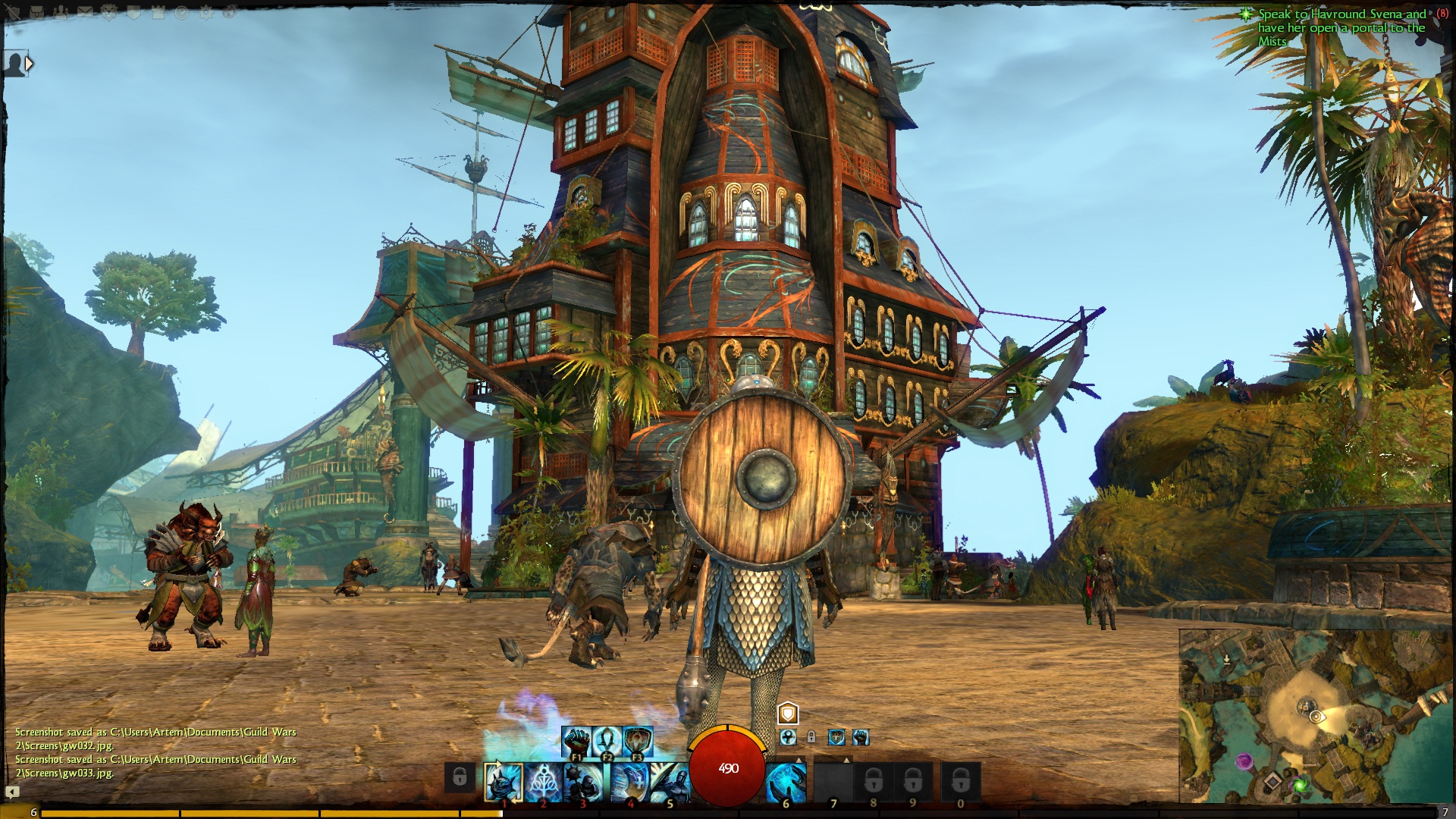
Task: Open the guild shield icon
Action: (x=133, y=13)
